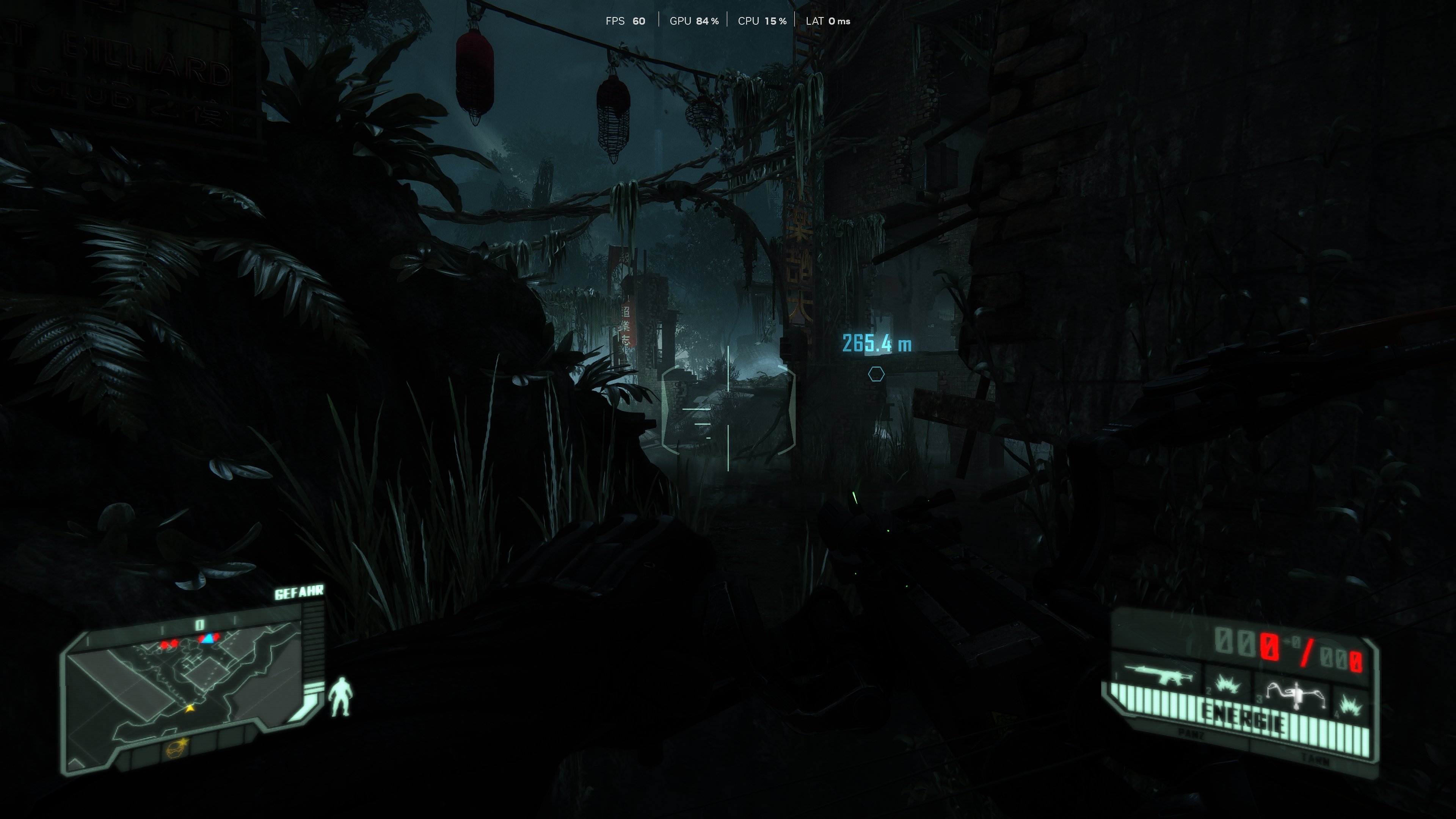Select the FPS 60 counter in performance overlay
The width and height of the screenshot is (1456, 819).
(x=626, y=21)
